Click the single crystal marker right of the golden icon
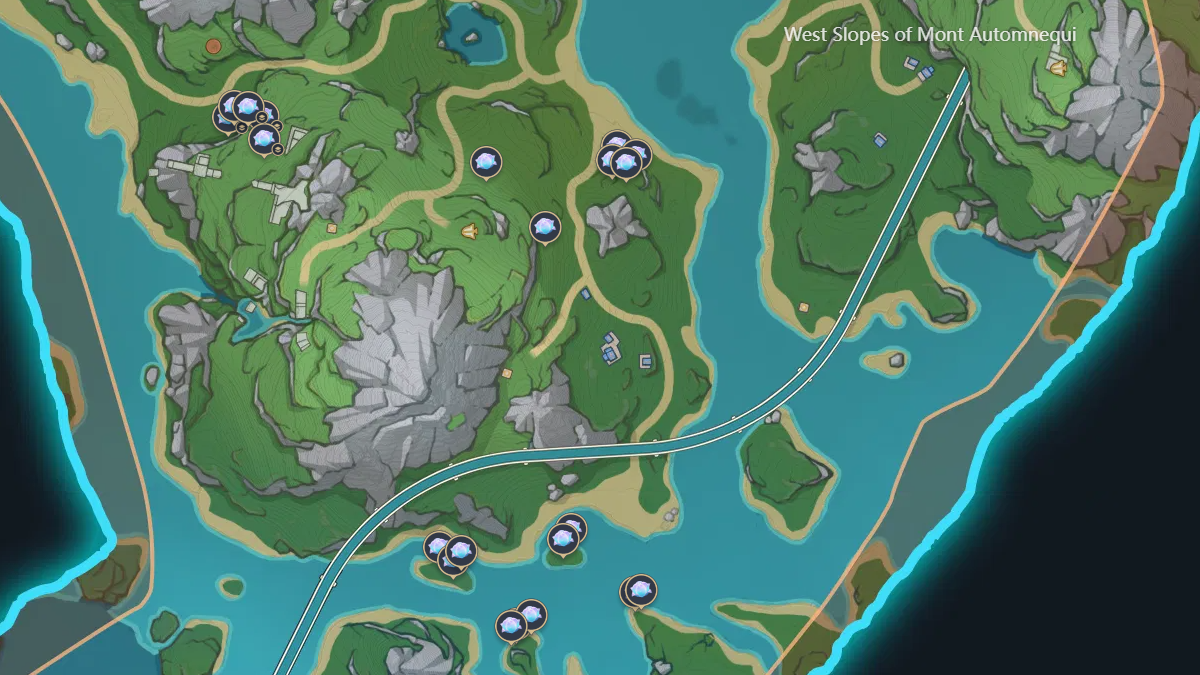The width and height of the screenshot is (1200, 675). click(545, 228)
